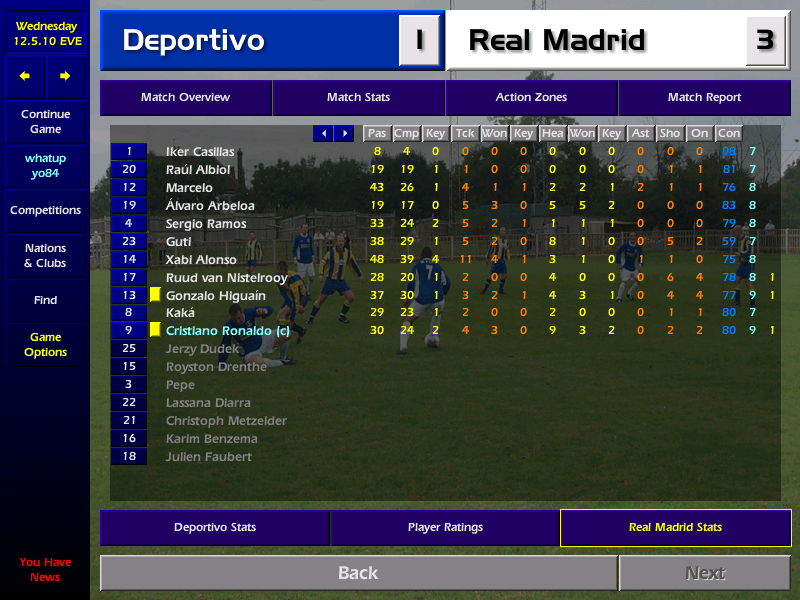The height and width of the screenshot is (600, 800).
Task: Open Nations & Clubs
Action: [45, 256]
